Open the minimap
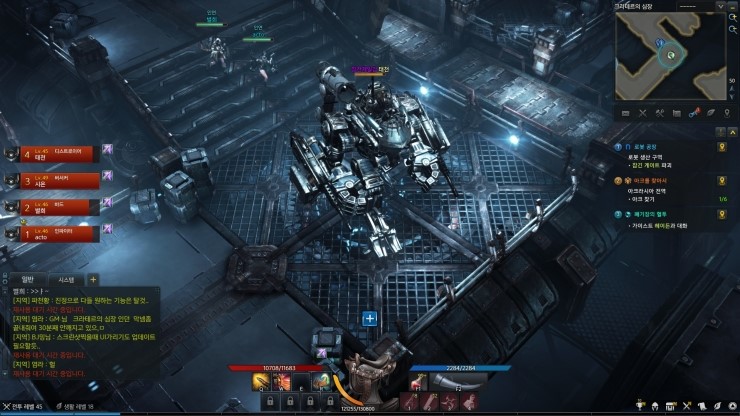 pyautogui.click(x=670, y=56)
